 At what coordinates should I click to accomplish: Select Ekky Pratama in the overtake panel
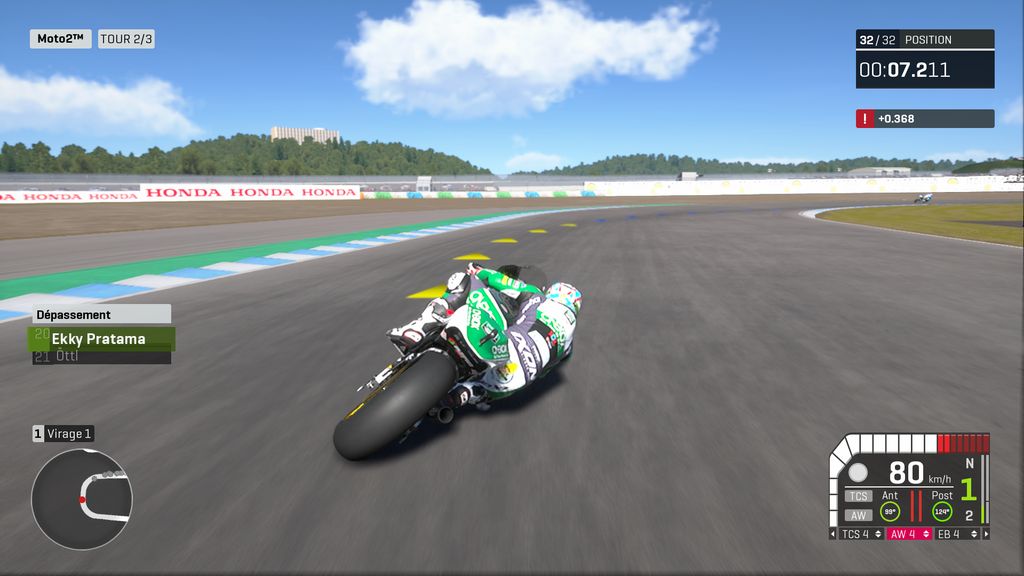point(100,339)
